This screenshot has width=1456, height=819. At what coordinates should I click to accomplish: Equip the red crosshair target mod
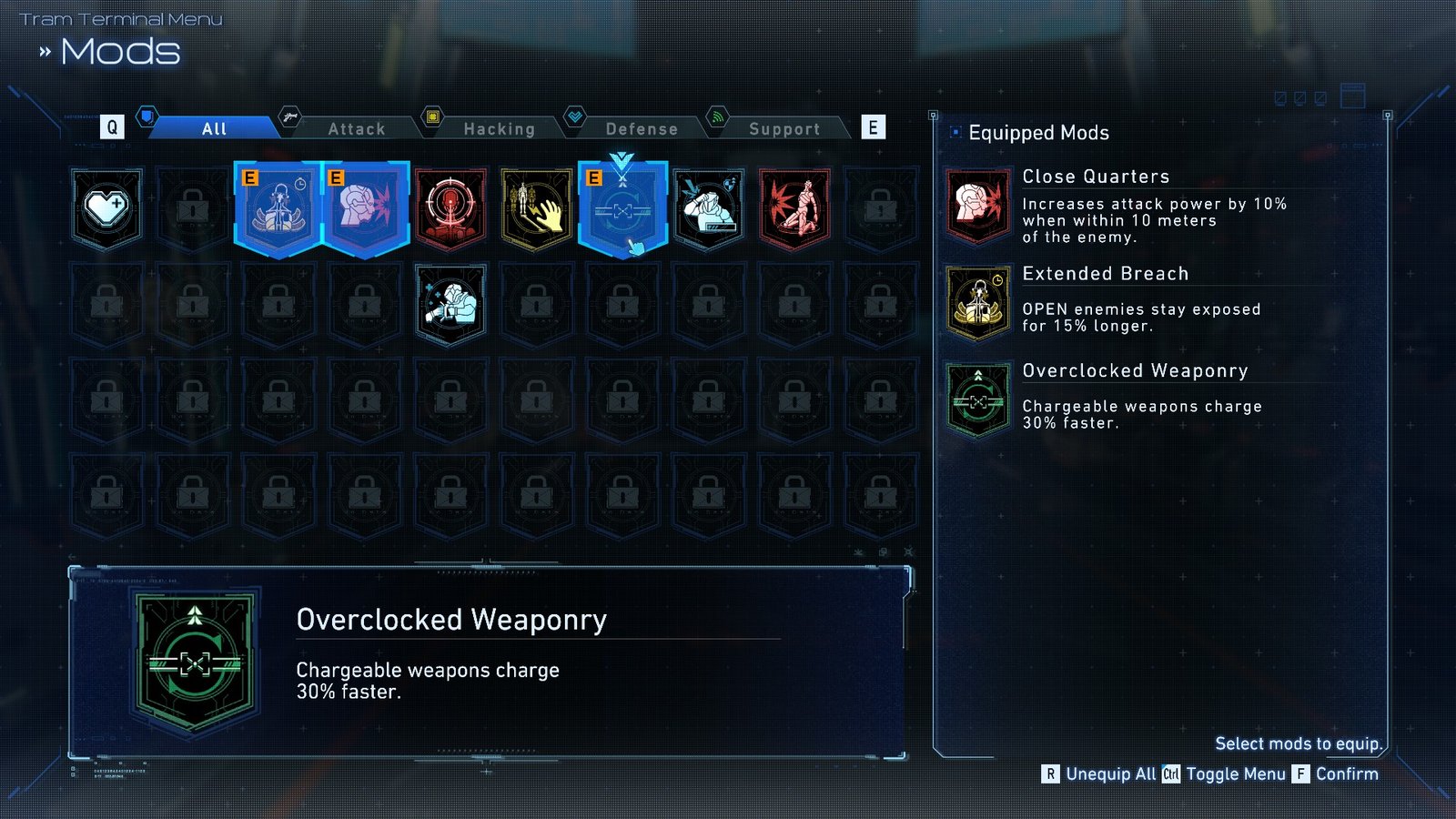click(451, 208)
